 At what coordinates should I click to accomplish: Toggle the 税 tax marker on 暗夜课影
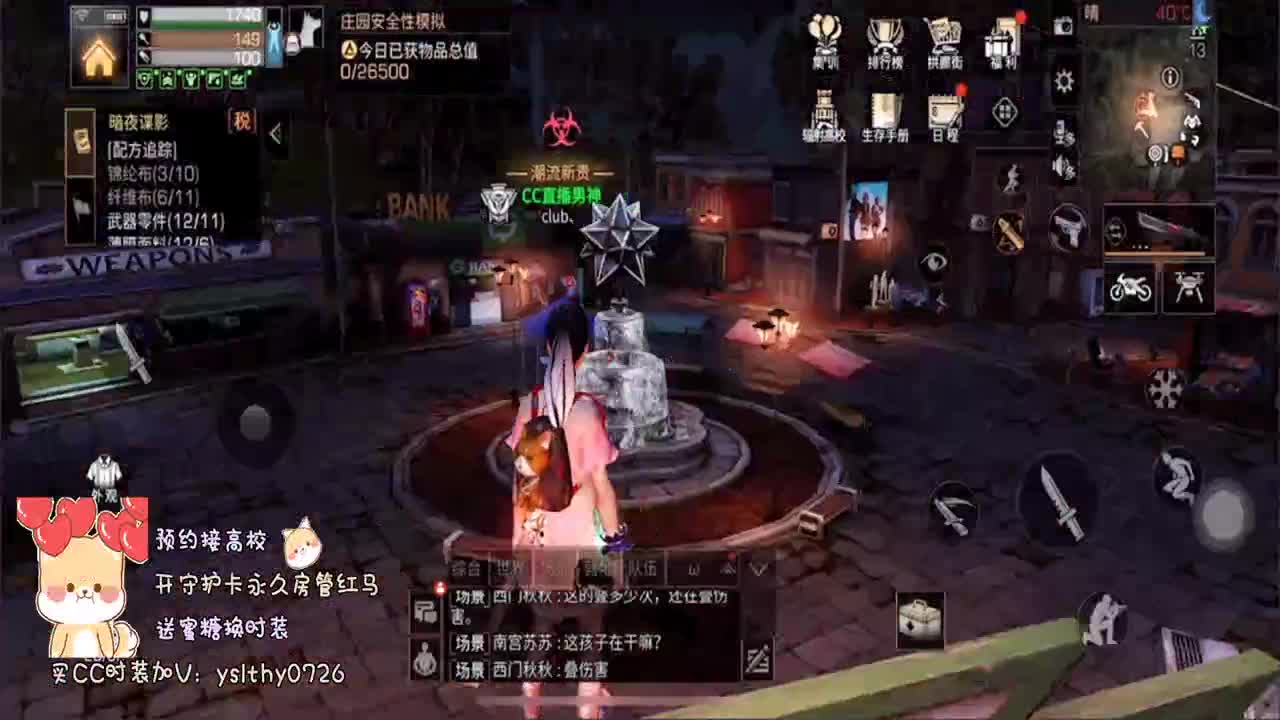[x=244, y=121]
